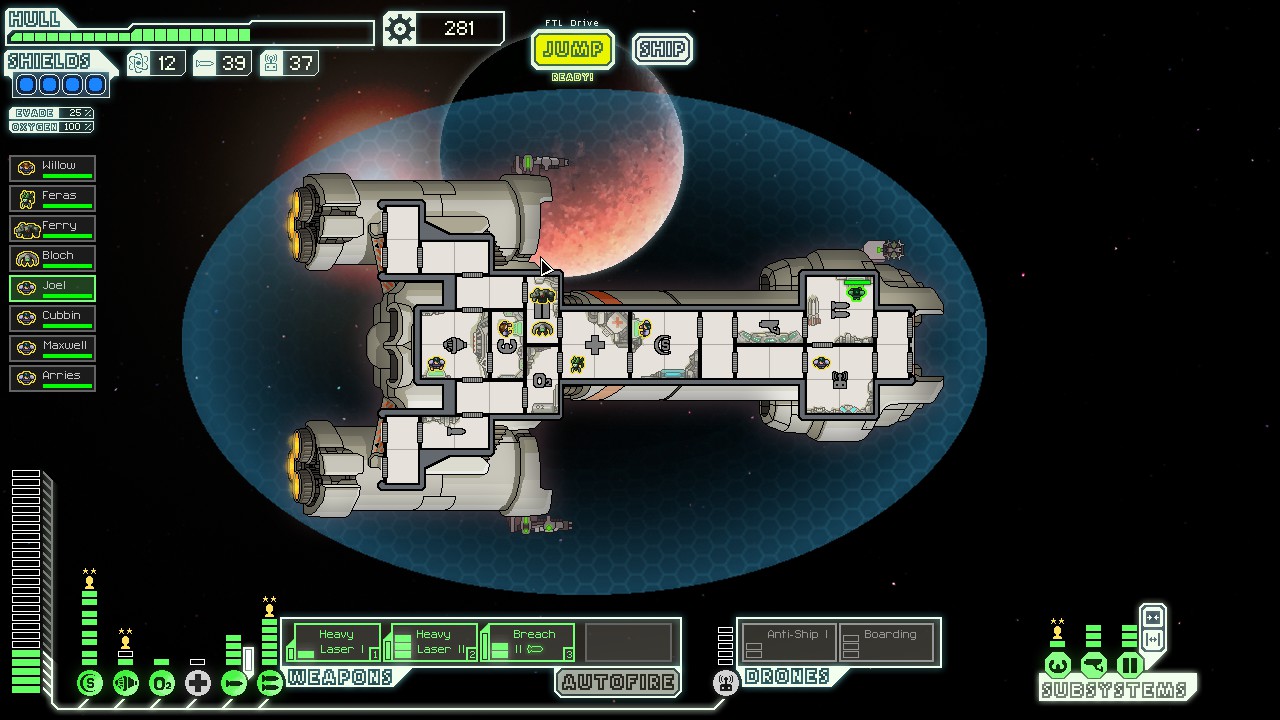Select crew member Ferry
Image resolution: width=1280 pixels, height=720 pixels.
pyautogui.click(x=53, y=227)
